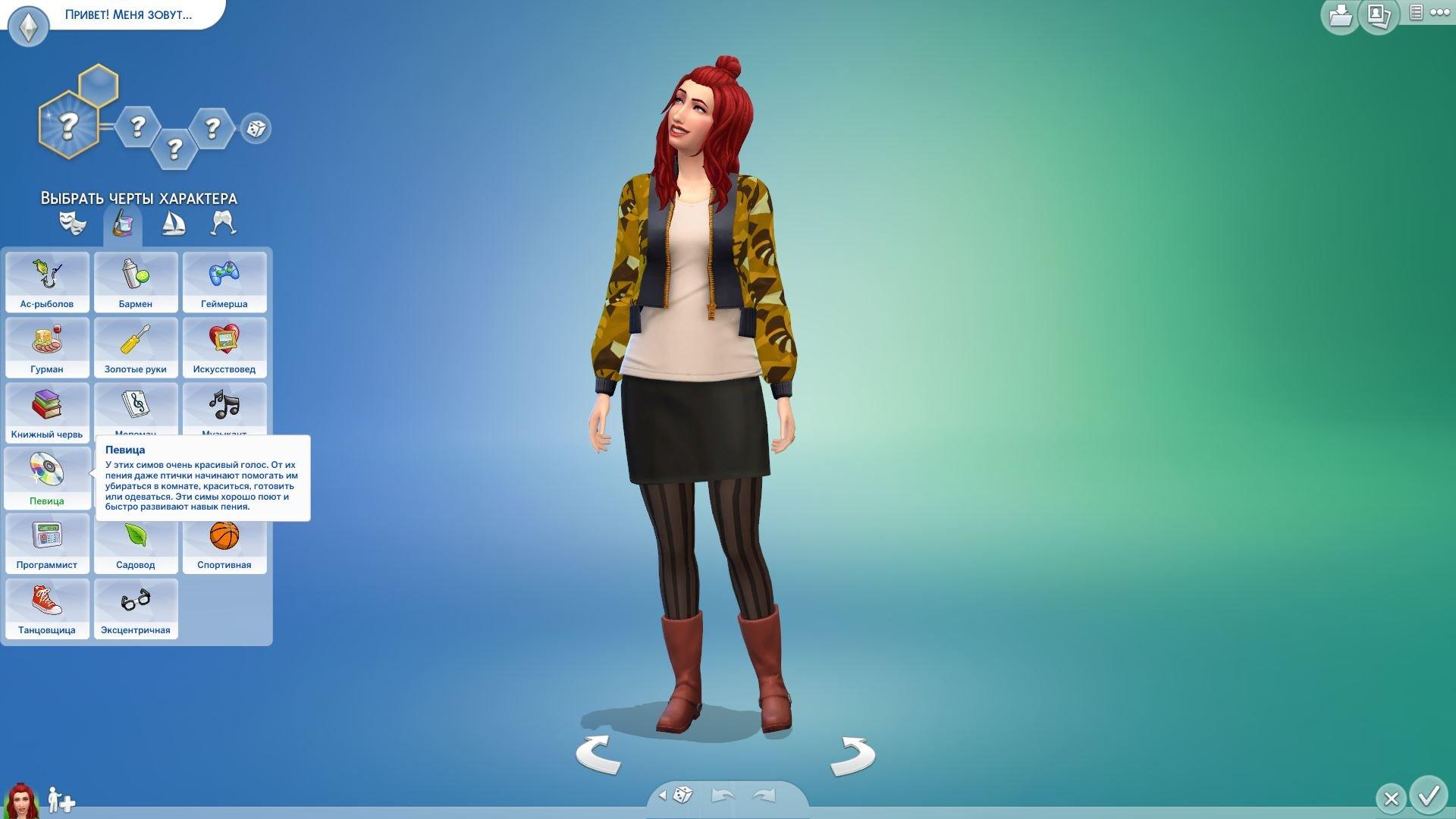Select the Ас-рыболов trait
1456x819 pixels.
click(x=47, y=281)
